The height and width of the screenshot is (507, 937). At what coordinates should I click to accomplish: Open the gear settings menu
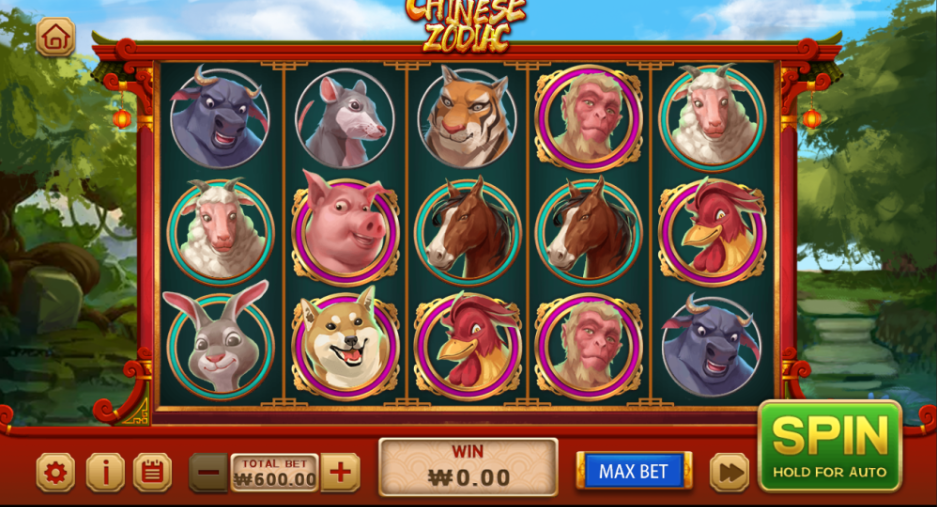coord(56,472)
